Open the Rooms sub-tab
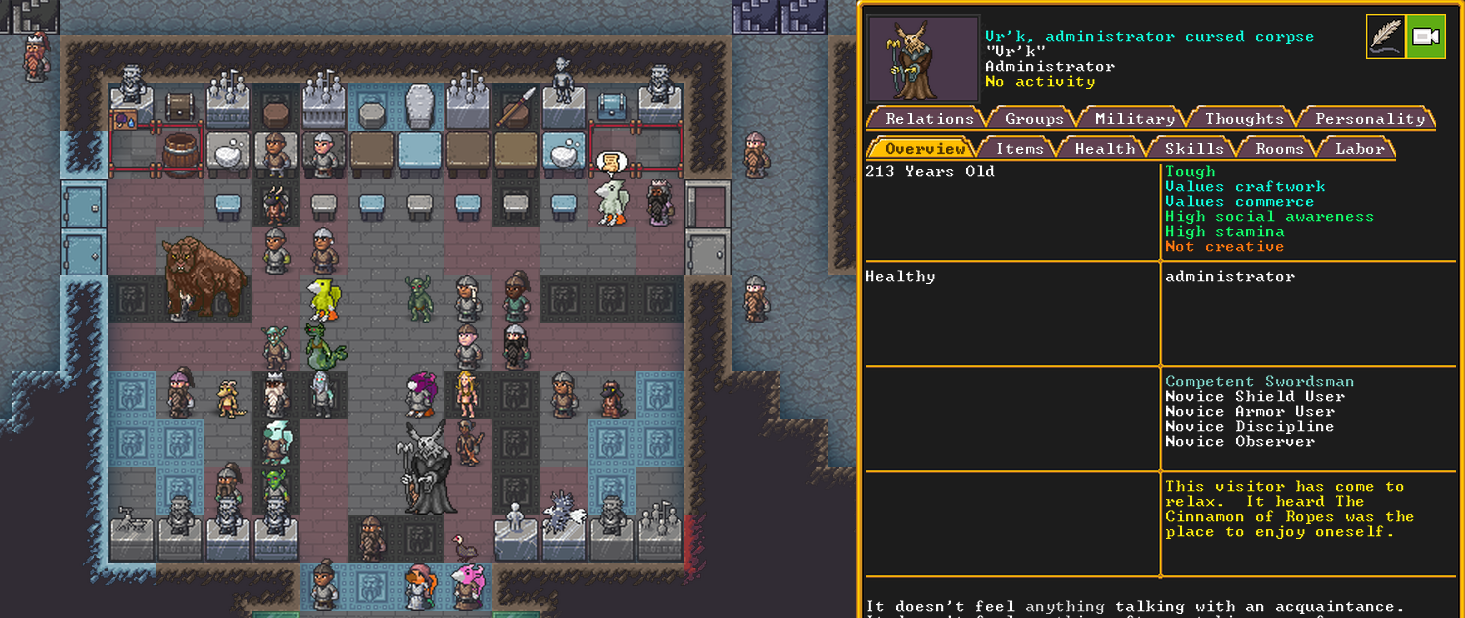Viewport: 1465px width, 618px height. (1279, 149)
